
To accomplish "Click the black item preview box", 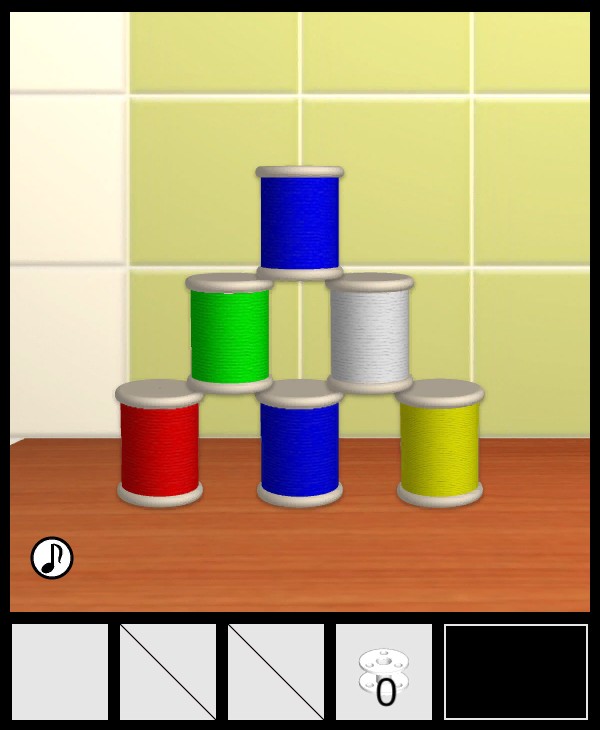I will [x=516, y=672].
